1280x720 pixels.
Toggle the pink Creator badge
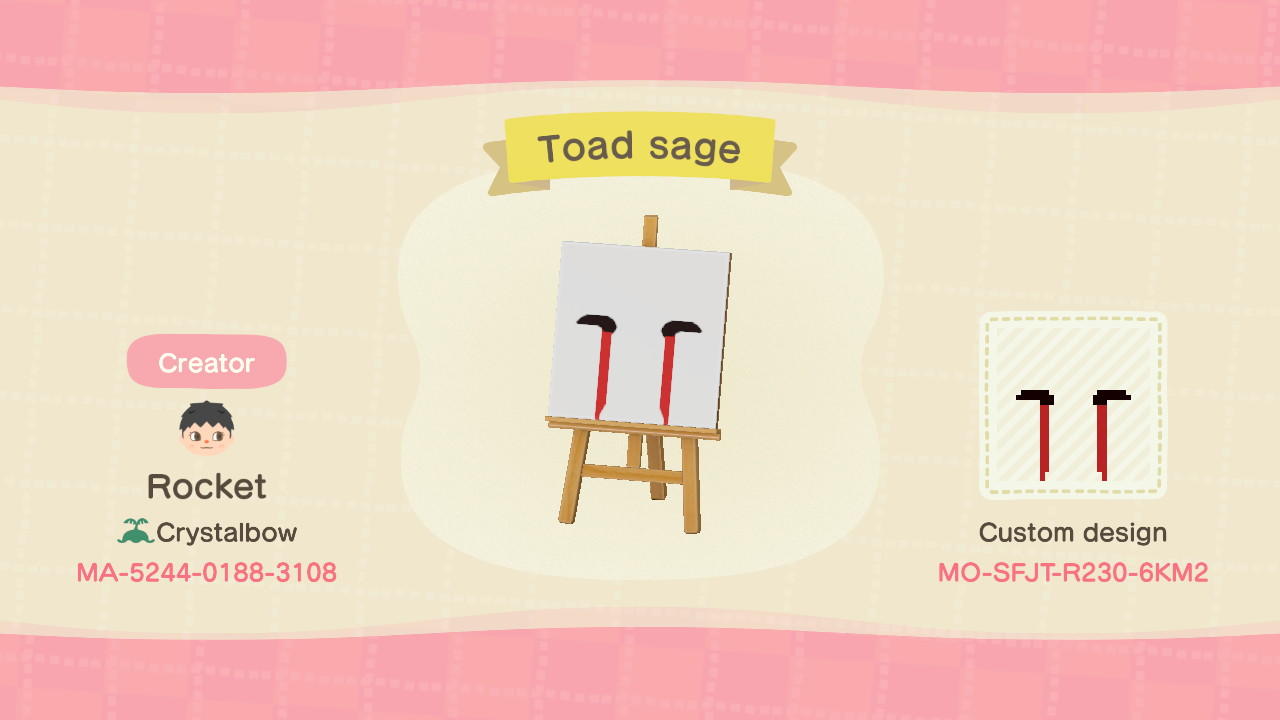tap(205, 362)
